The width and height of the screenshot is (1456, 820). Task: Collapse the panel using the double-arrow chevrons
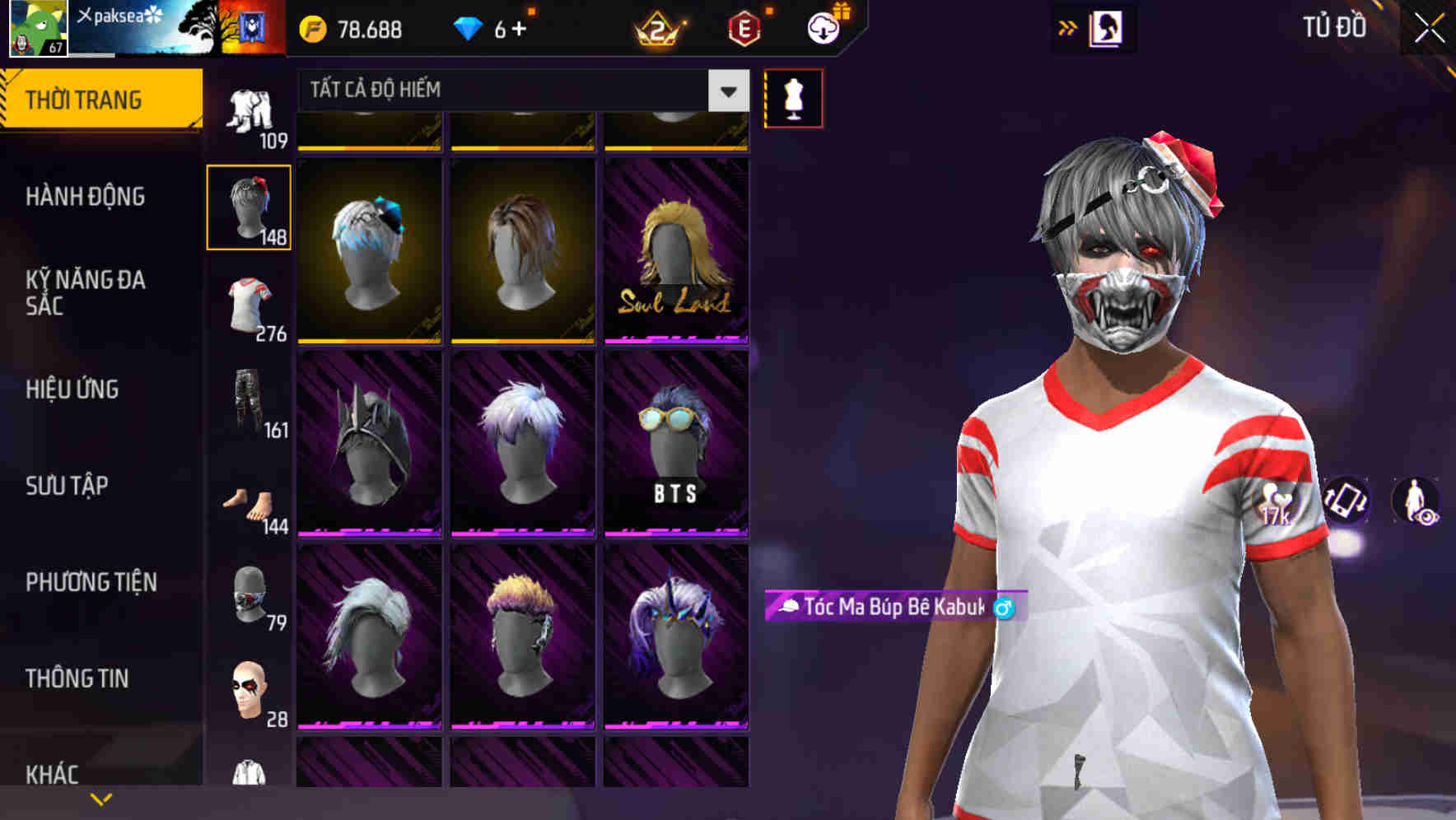coord(1068,27)
